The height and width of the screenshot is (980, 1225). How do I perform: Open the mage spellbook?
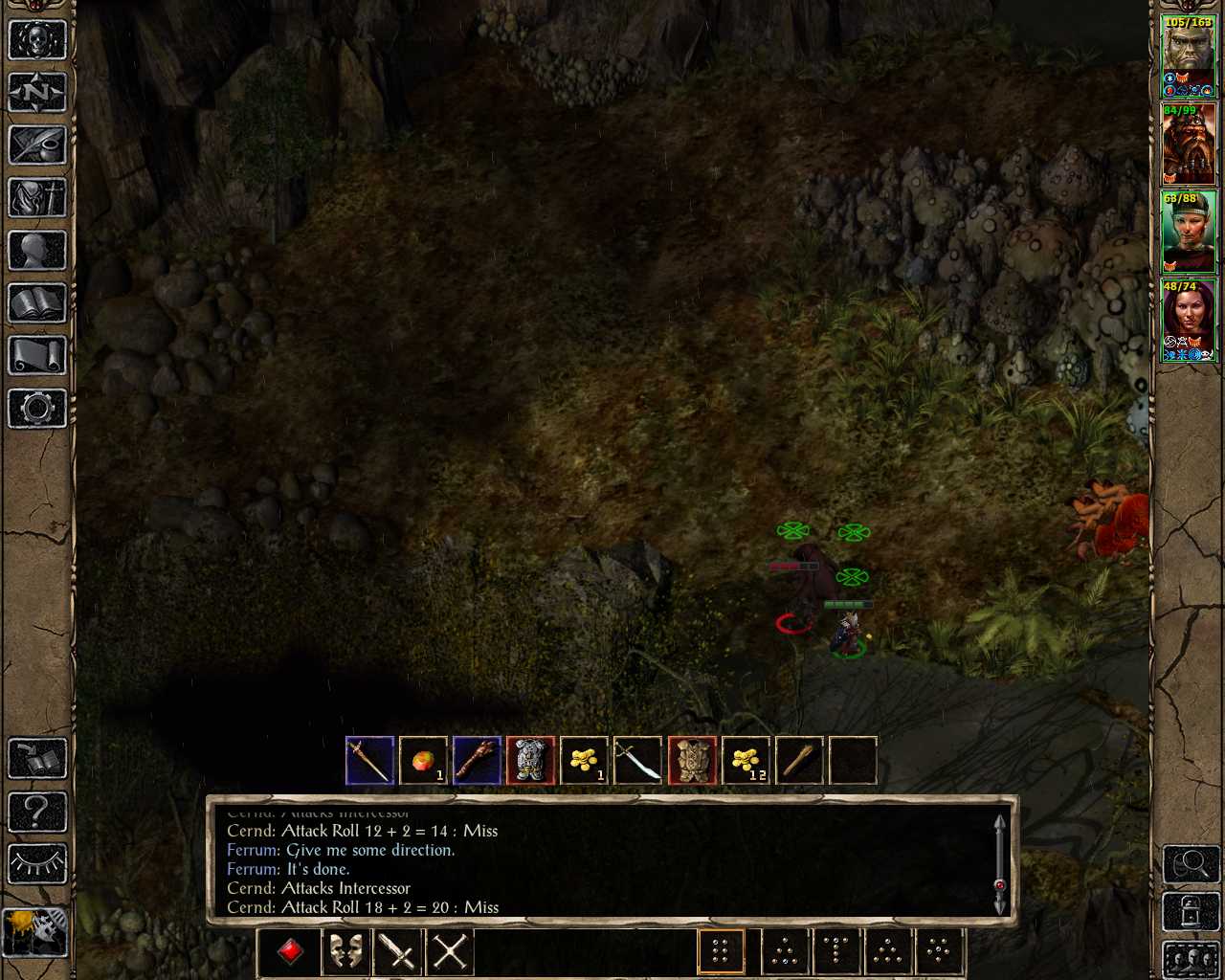tap(37, 303)
